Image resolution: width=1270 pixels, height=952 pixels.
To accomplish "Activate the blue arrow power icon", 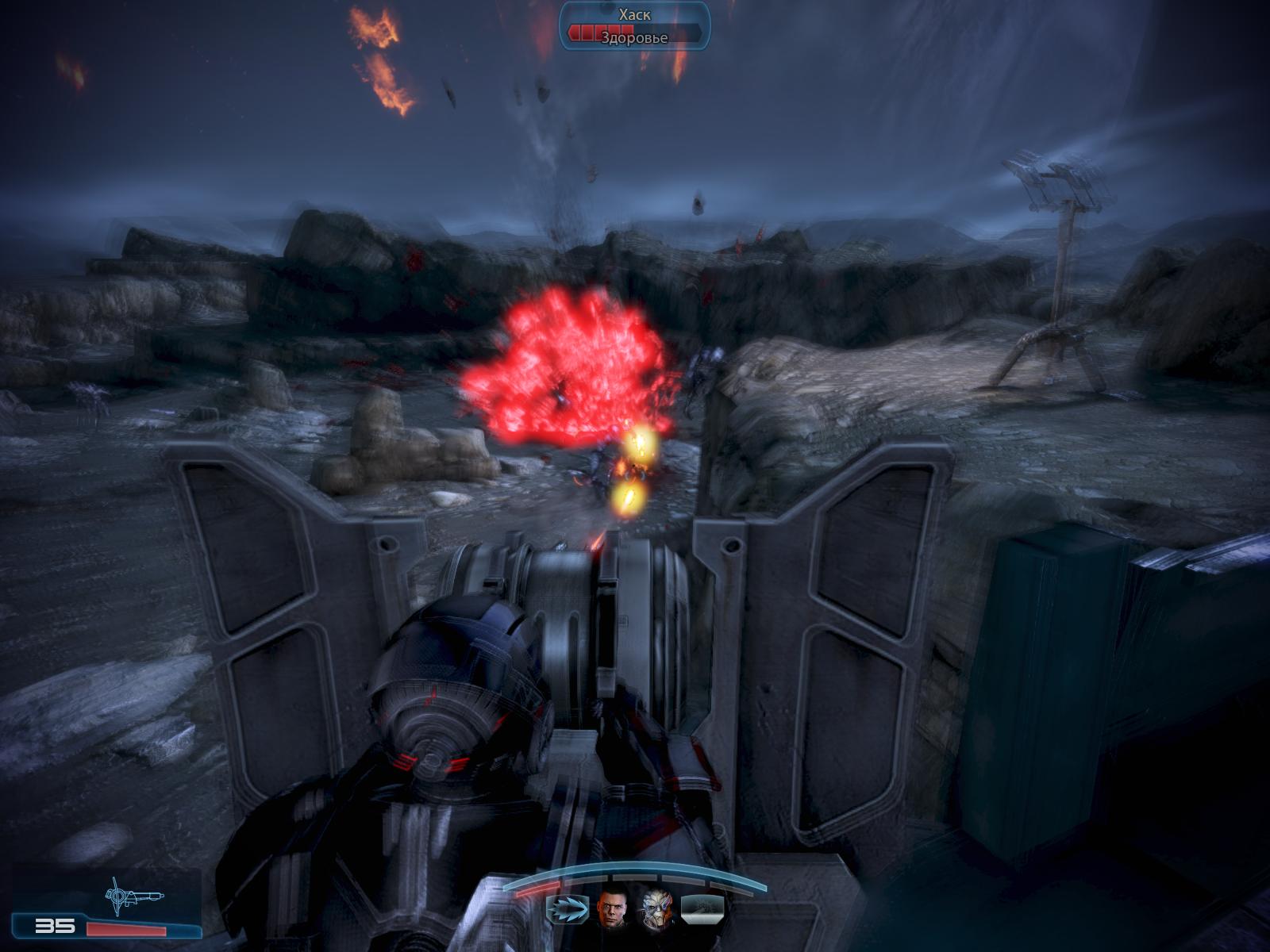I will pyautogui.click(x=567, y=908).
